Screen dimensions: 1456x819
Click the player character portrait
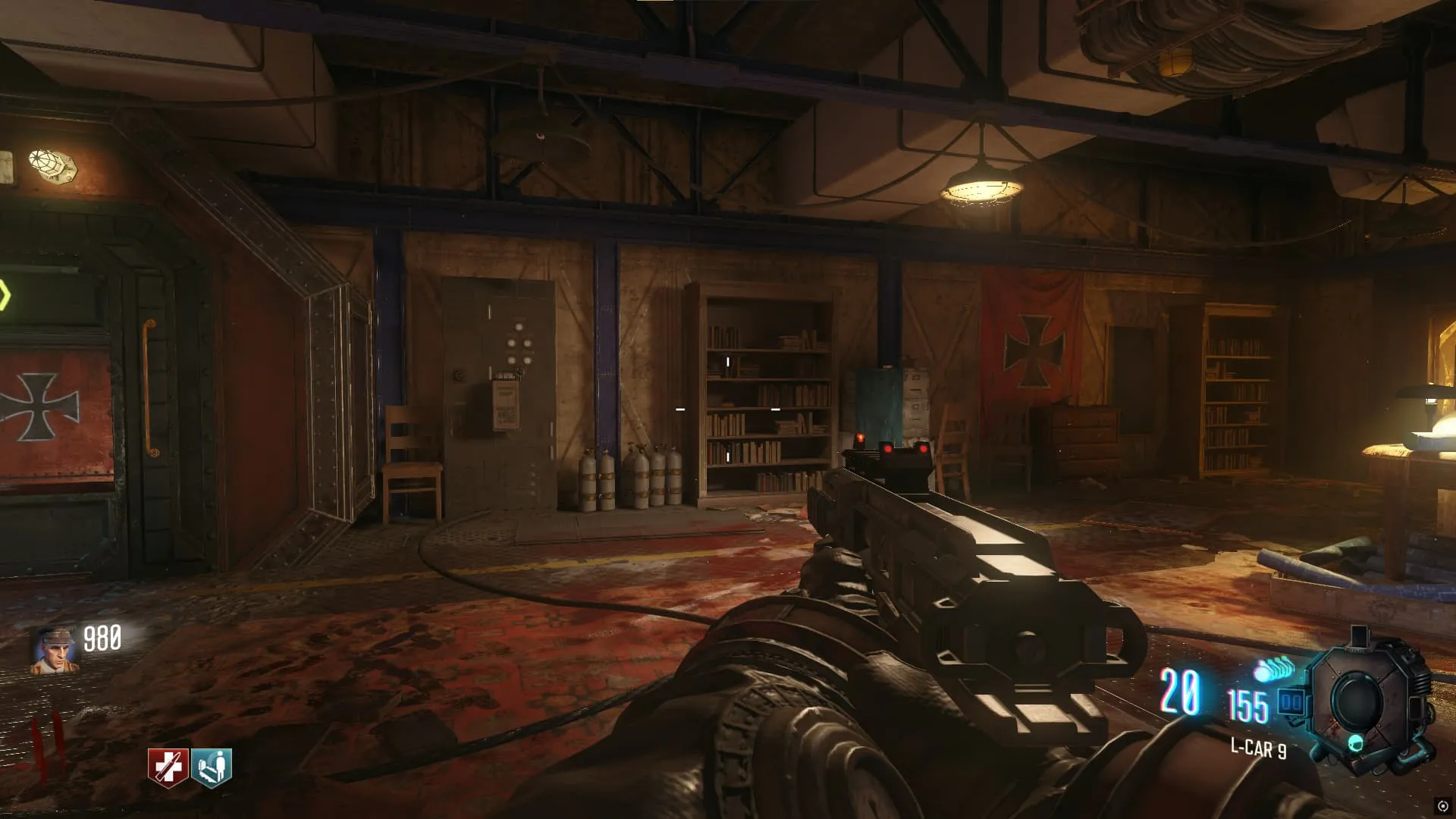55,650
